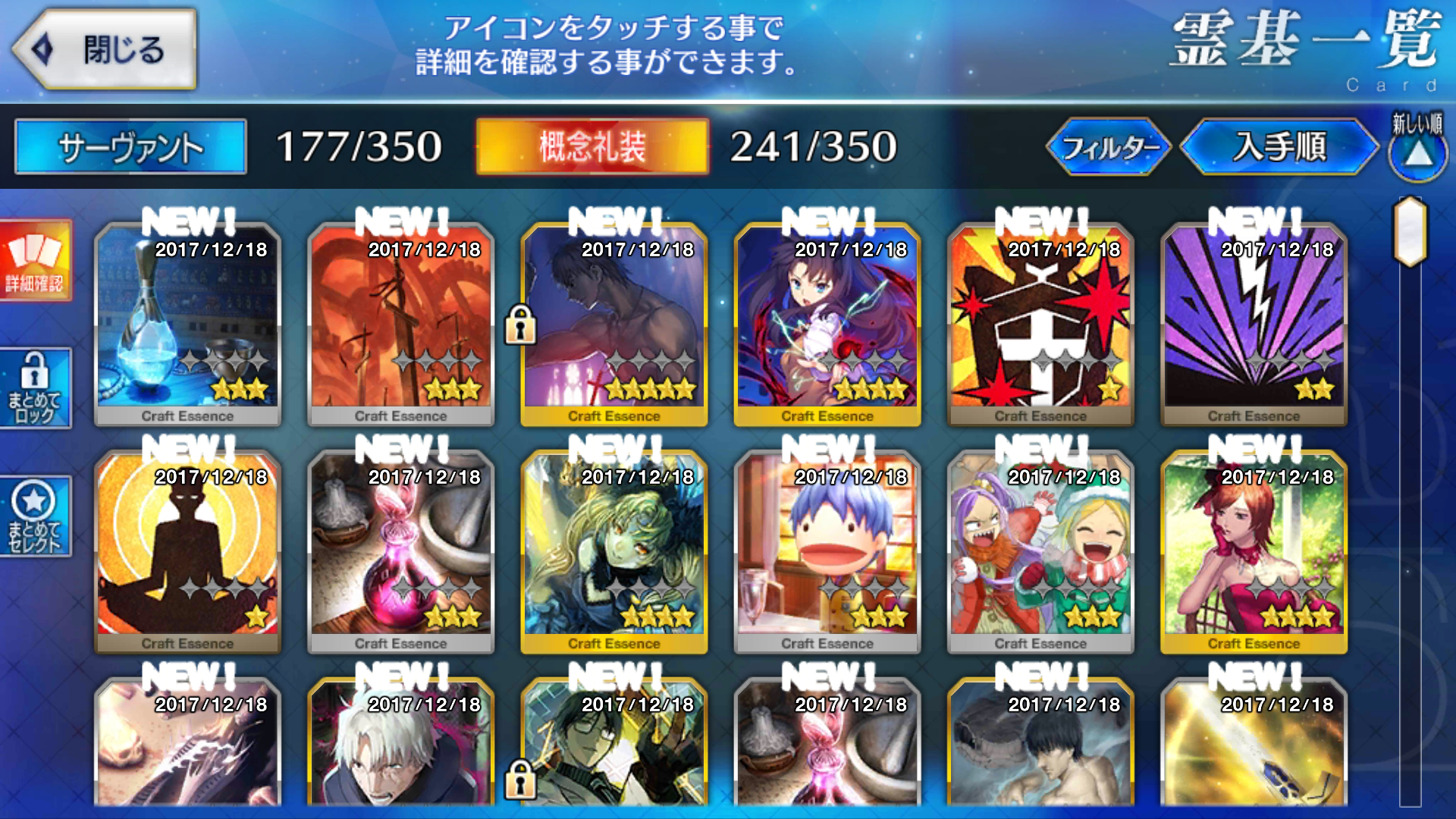Open 詳細確認 detail view mode
1456x819 pixels.
pos(35,260)
